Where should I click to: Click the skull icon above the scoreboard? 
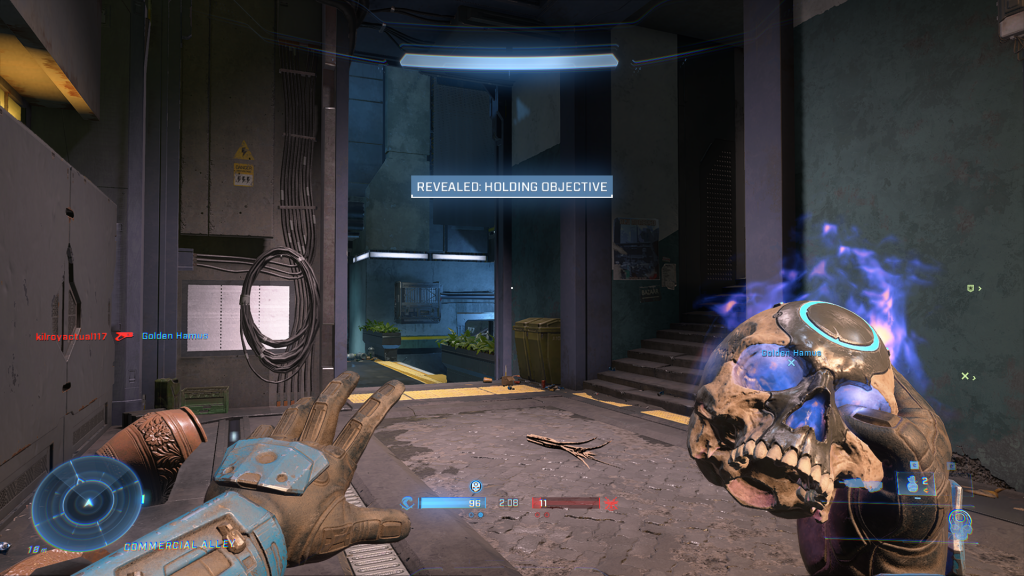coord(474,486)
